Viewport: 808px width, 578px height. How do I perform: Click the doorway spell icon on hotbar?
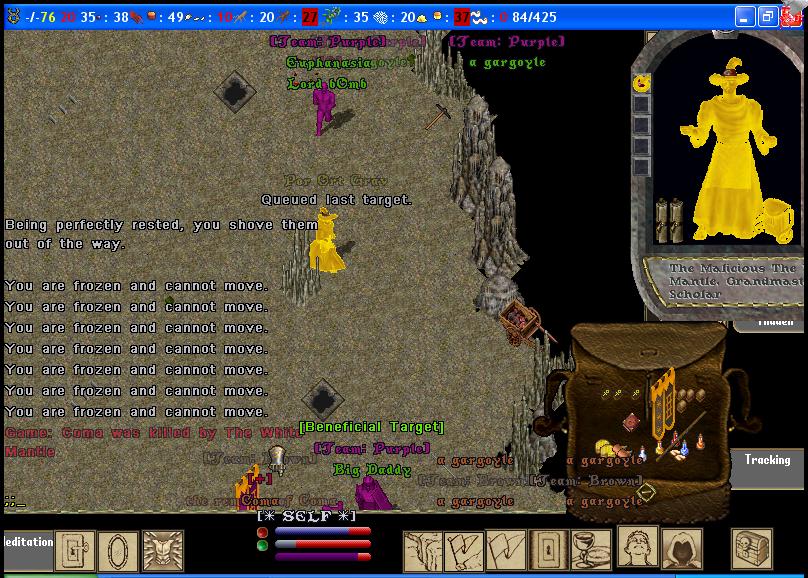(x=548, y=549)
